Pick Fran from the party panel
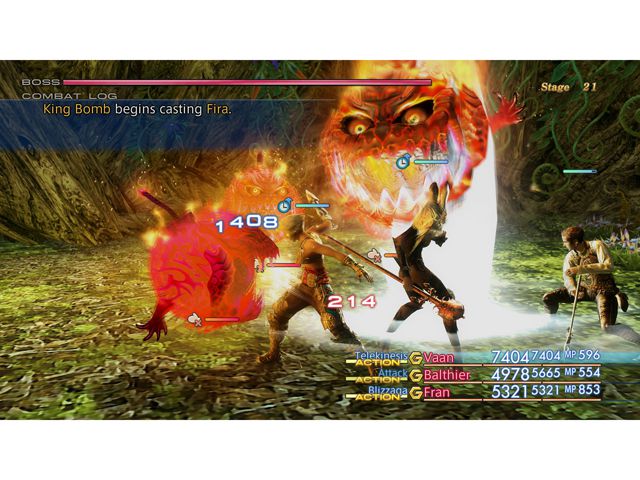This screenshot has width=640, height=480. [x=436, y=393]
